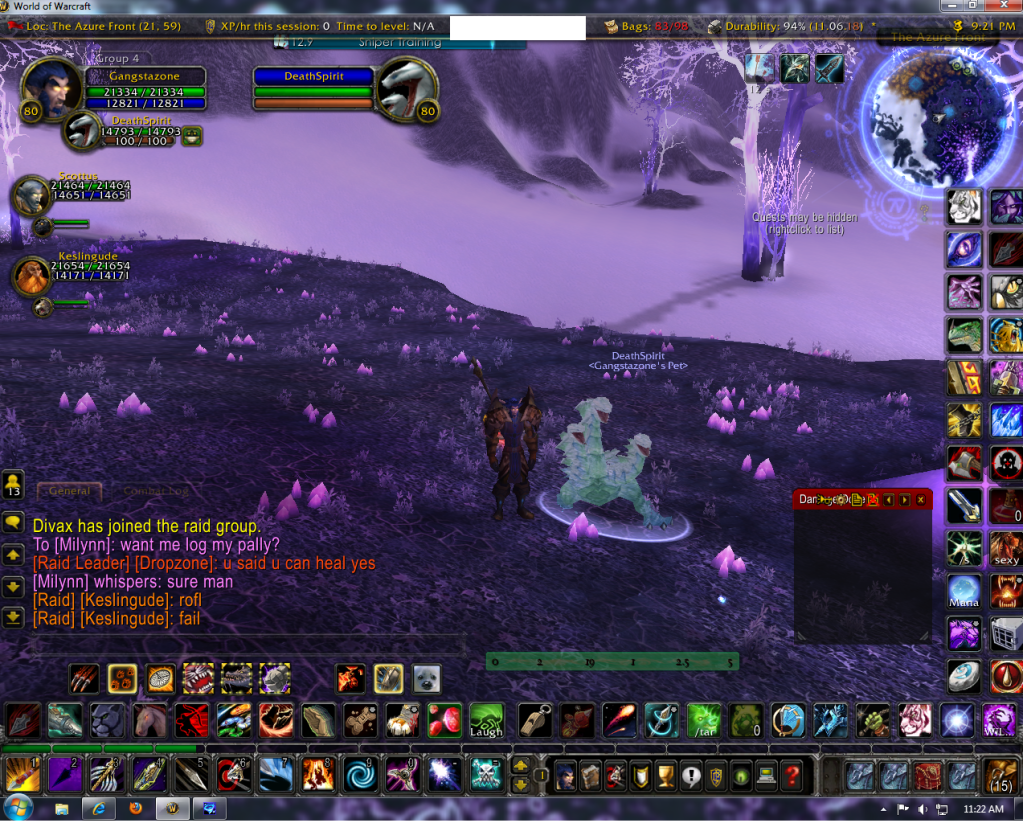
Task: Open the Windows Start menu
Action: [x=18, y=807]
